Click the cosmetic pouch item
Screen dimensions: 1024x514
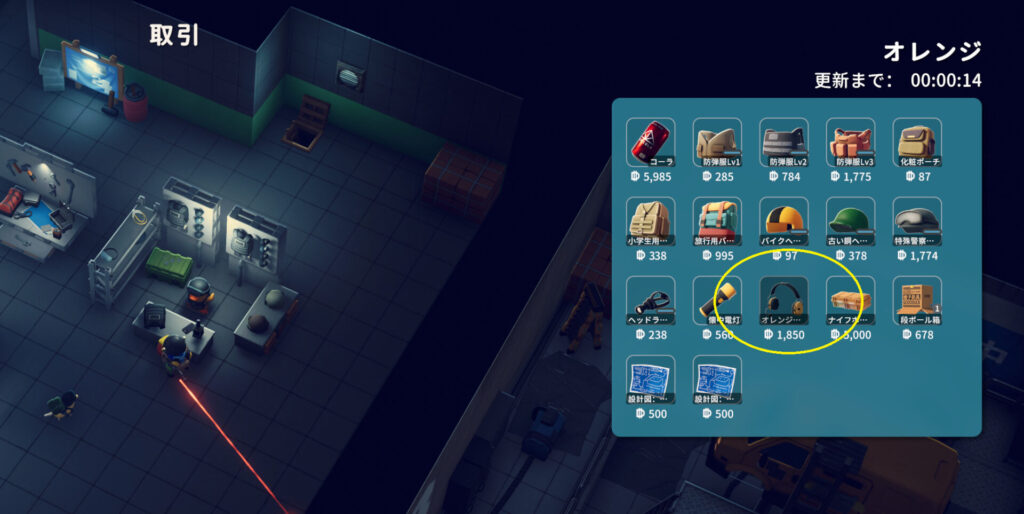click(917, 143)
